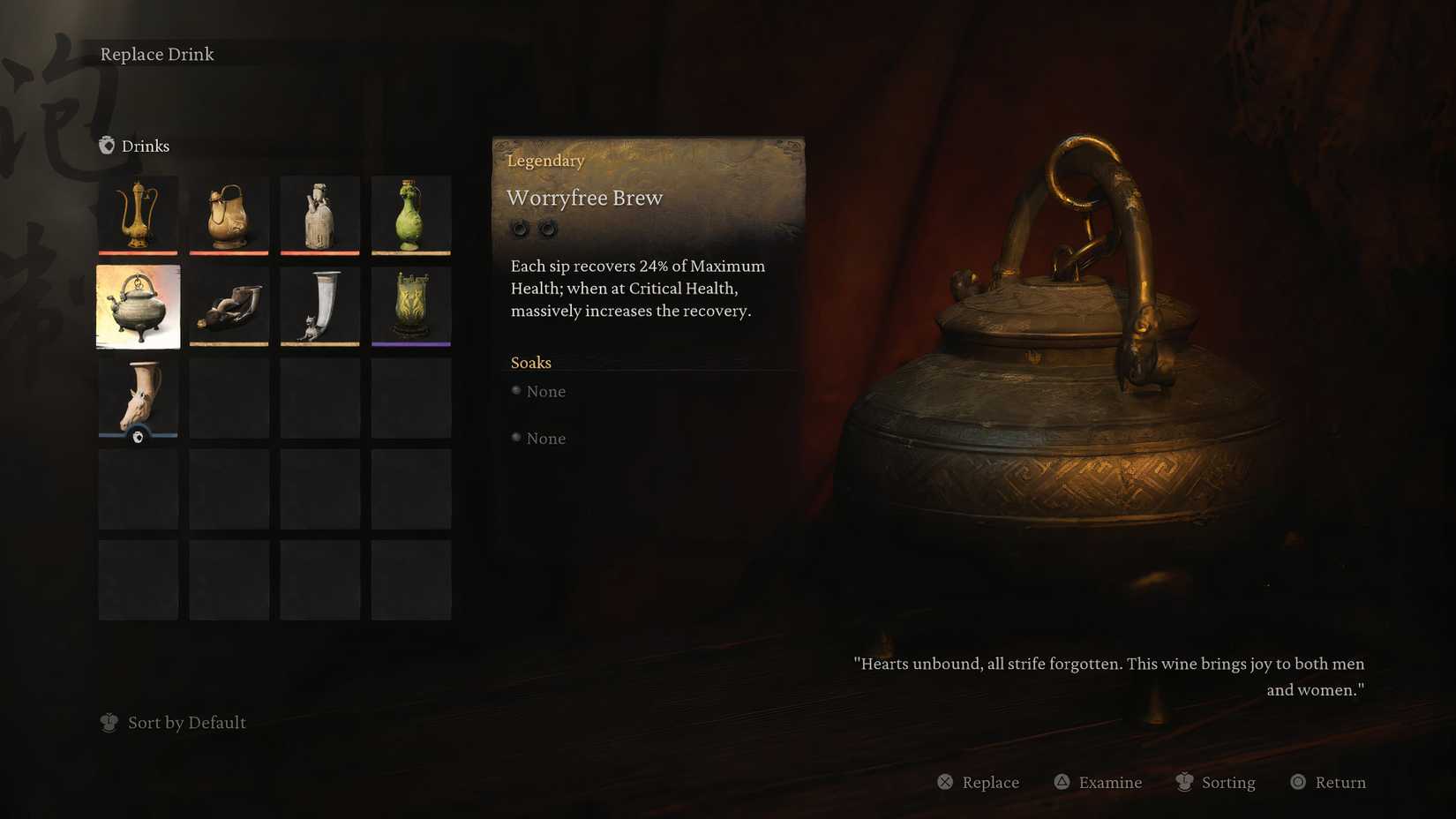
Task: Open the Sorting menu at the bottom
Action: tap(1217, 782)
